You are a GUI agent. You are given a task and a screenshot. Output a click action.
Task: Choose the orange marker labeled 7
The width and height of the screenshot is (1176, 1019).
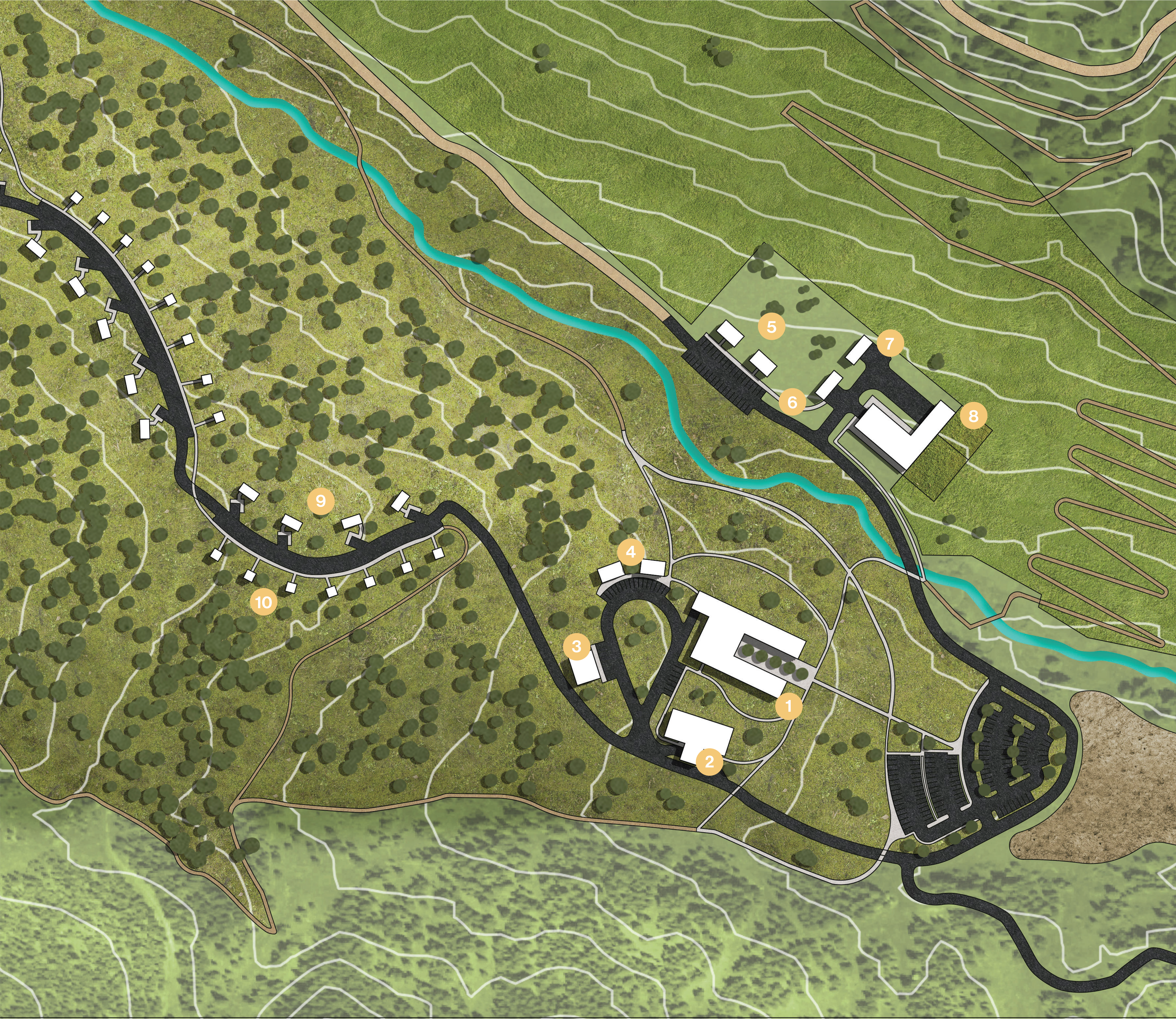[890, 343]
